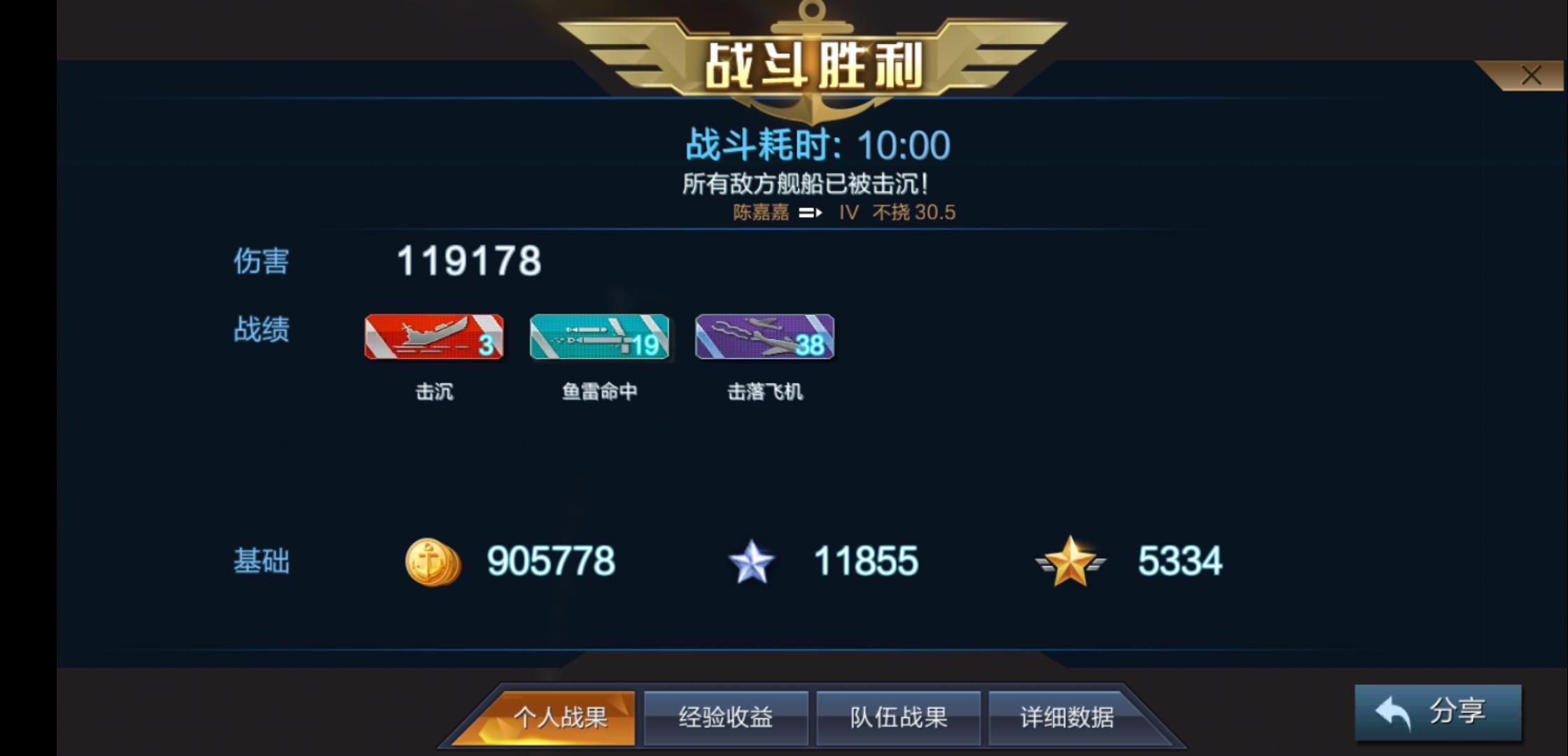Open the 队伍战果 tab
The image size is (1568, 756).
click(898, 717)
